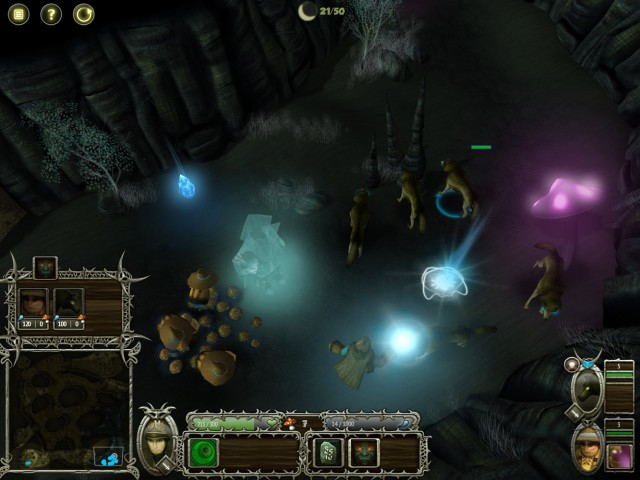Open the question mark help button
The image size is (640, 480).
coord(51,14)
